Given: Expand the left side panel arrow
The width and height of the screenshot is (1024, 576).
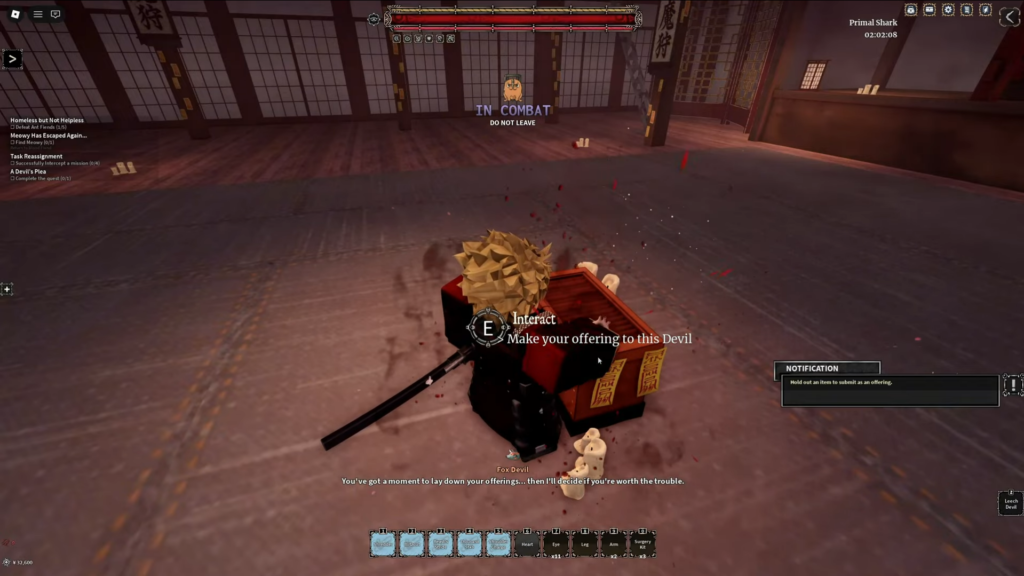Looking at the screenshot, I should (x=12, y=59).
